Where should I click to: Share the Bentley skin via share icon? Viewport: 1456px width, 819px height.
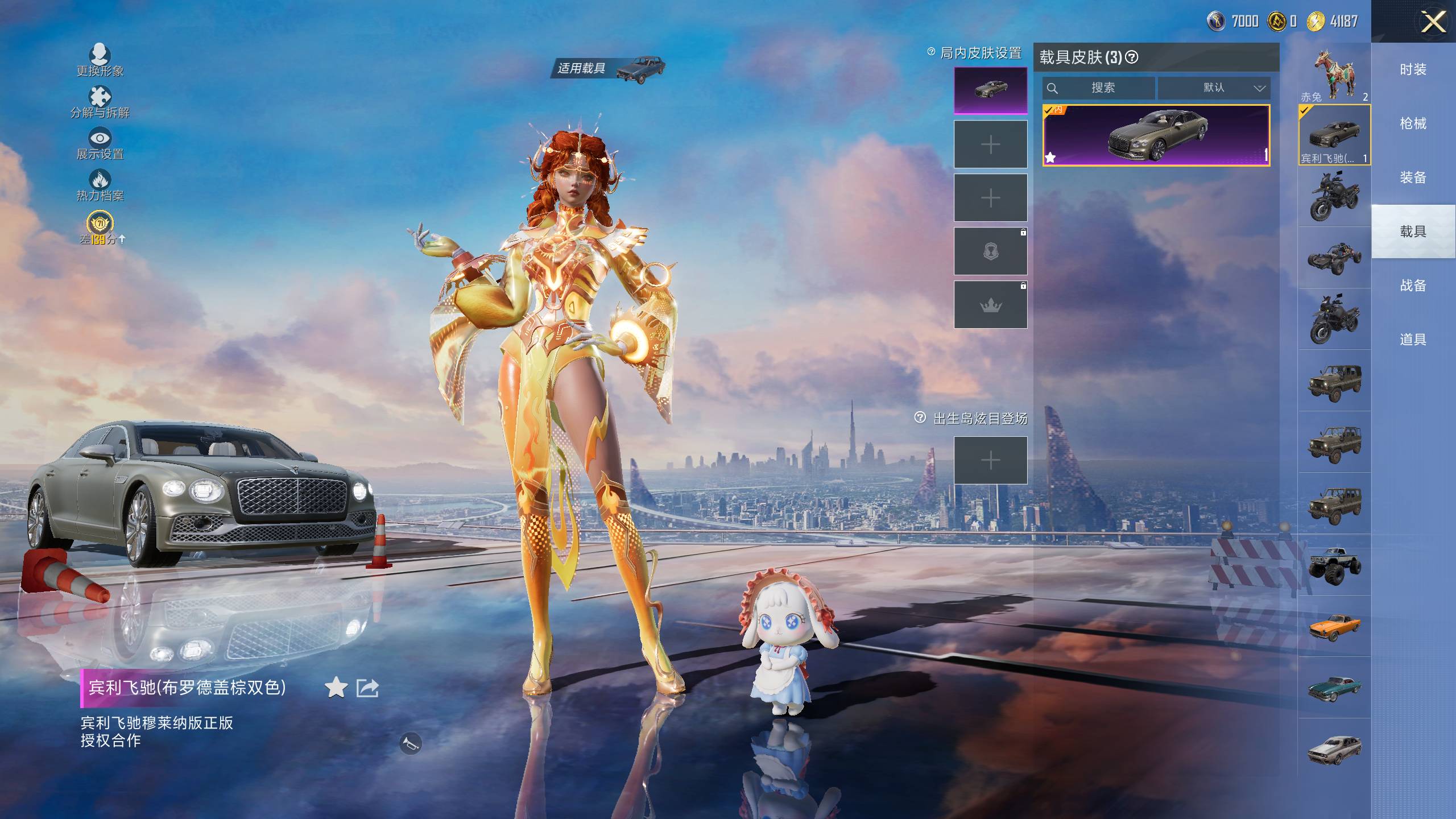pos(367,688)
